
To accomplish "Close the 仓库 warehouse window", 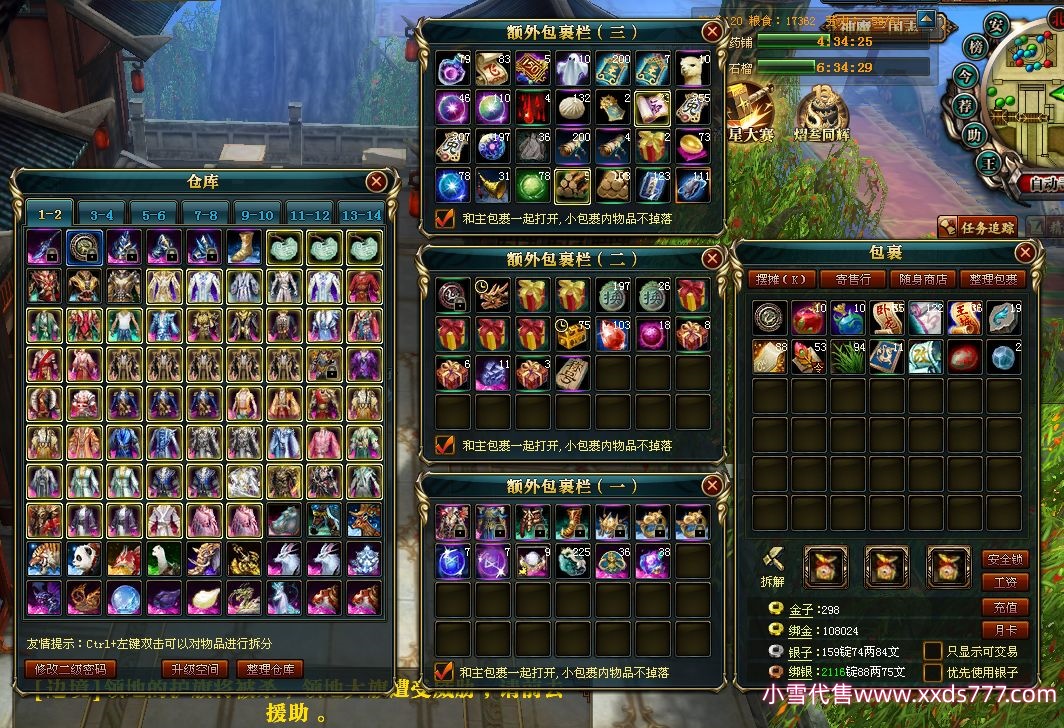I will (376, 181).
